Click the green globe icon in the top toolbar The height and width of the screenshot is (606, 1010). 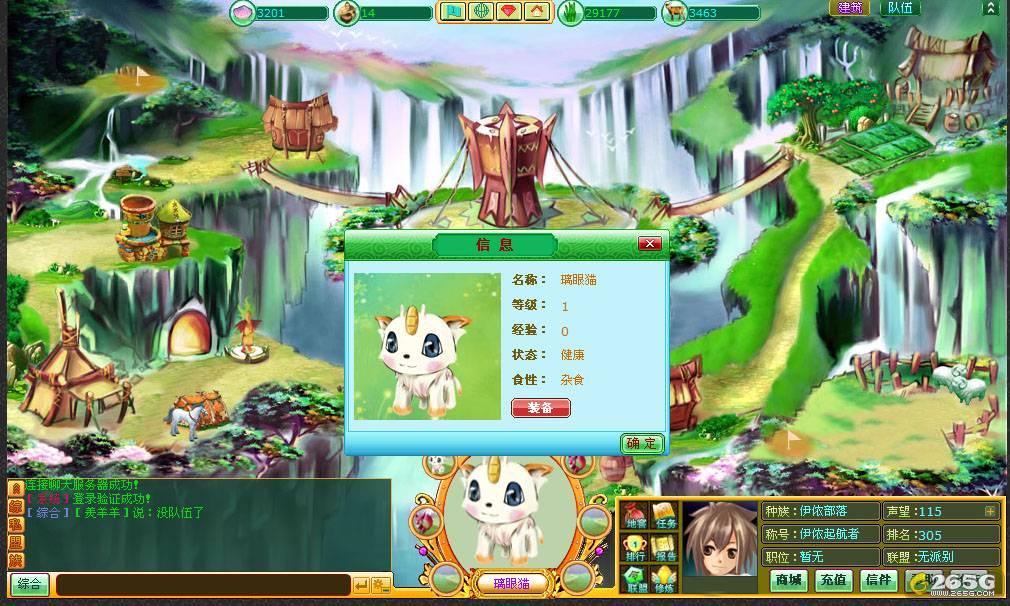[482, 12]
